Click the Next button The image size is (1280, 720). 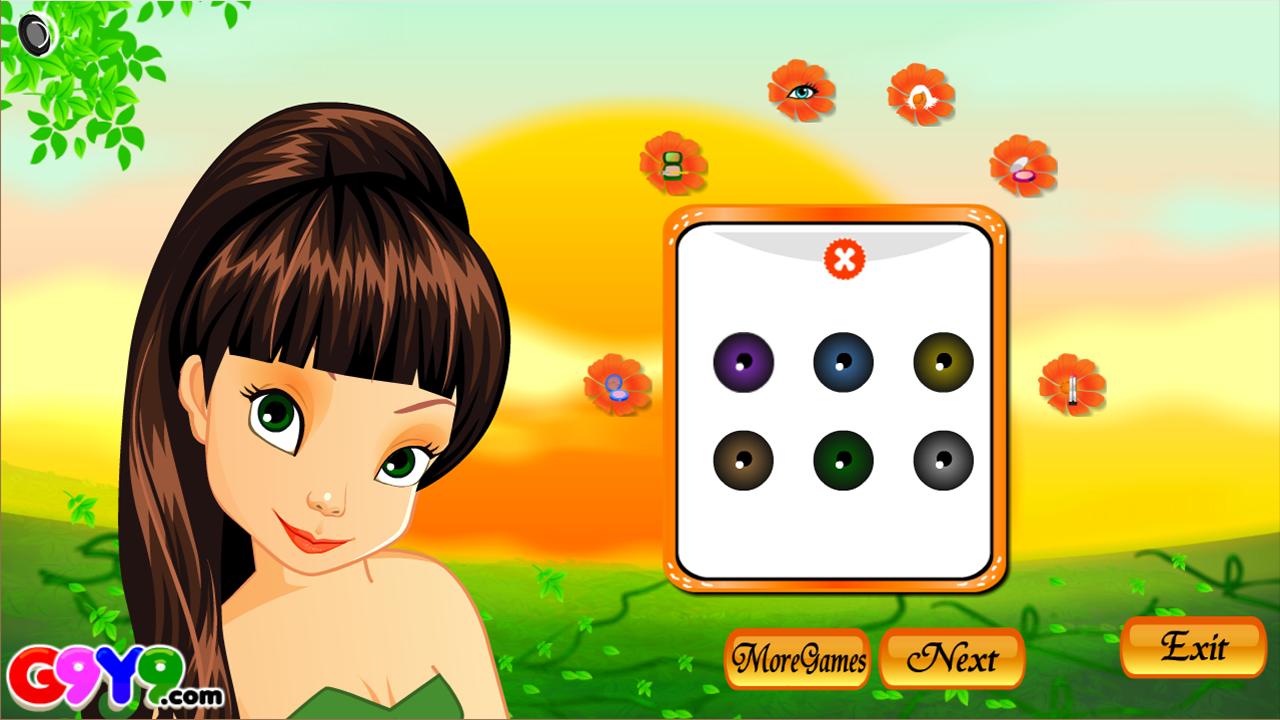950,659
